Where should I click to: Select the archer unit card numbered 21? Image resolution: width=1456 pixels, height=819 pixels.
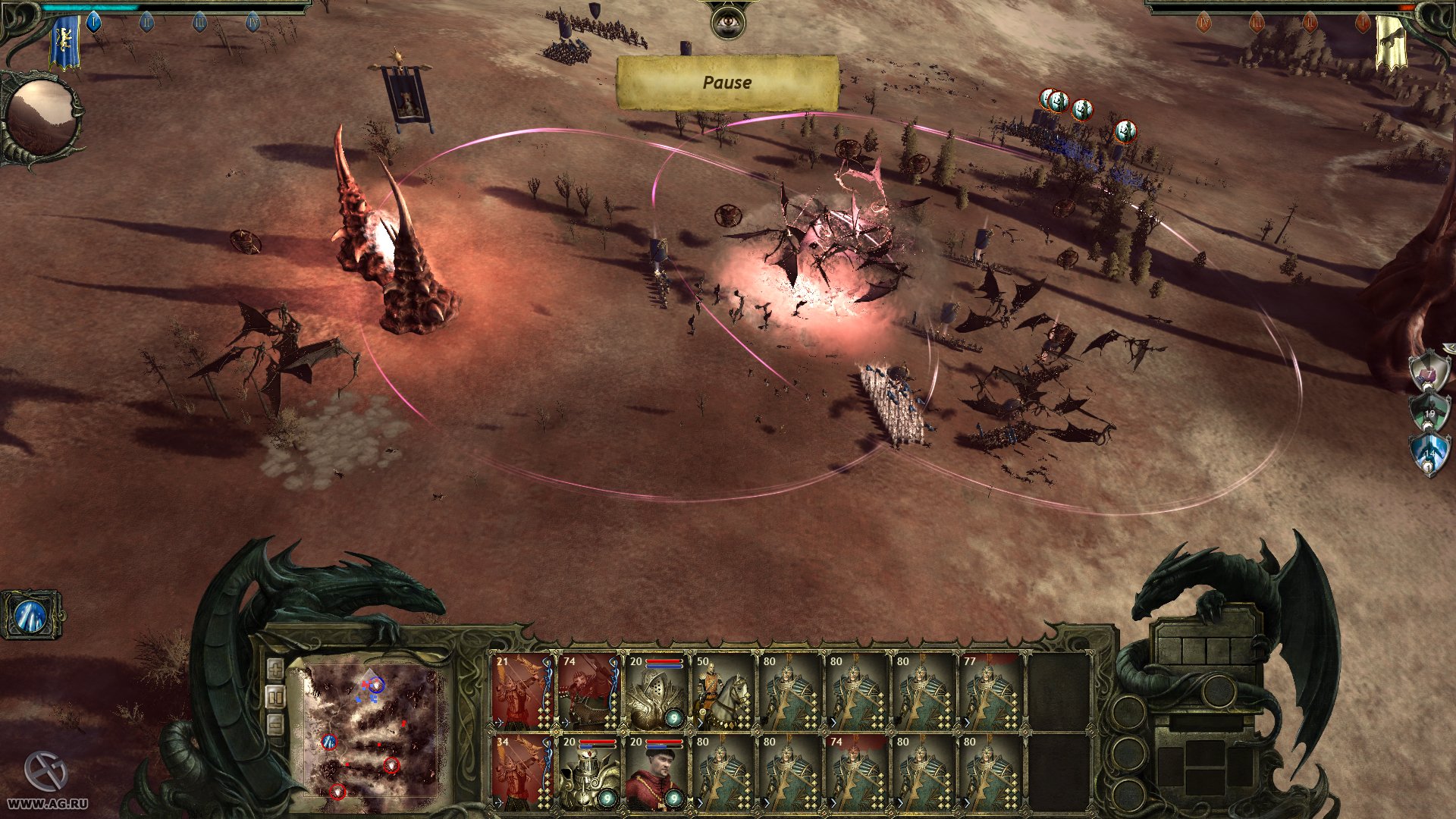(x=522, y=691)
